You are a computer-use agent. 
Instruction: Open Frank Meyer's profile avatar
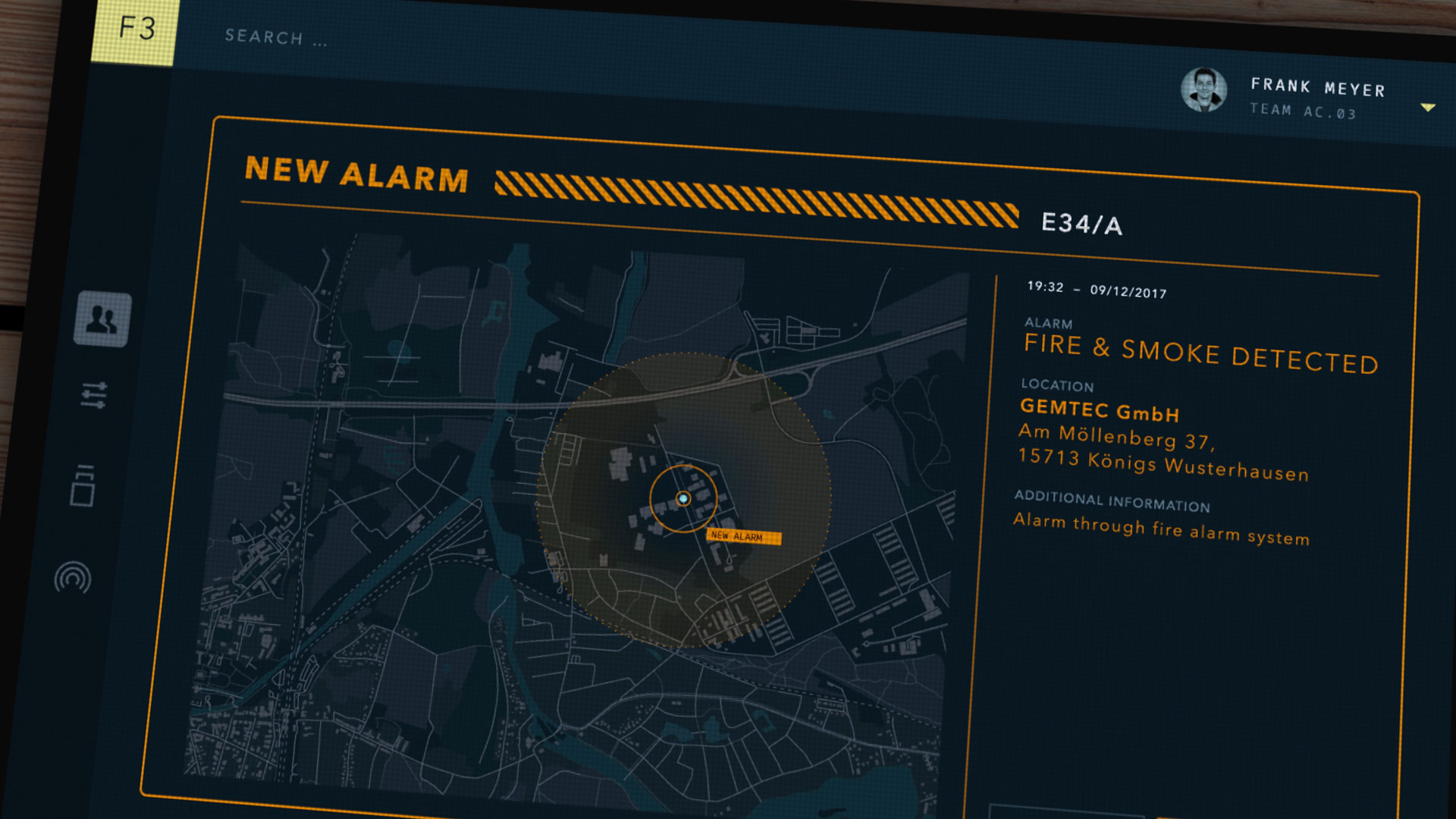(1203, 89)
